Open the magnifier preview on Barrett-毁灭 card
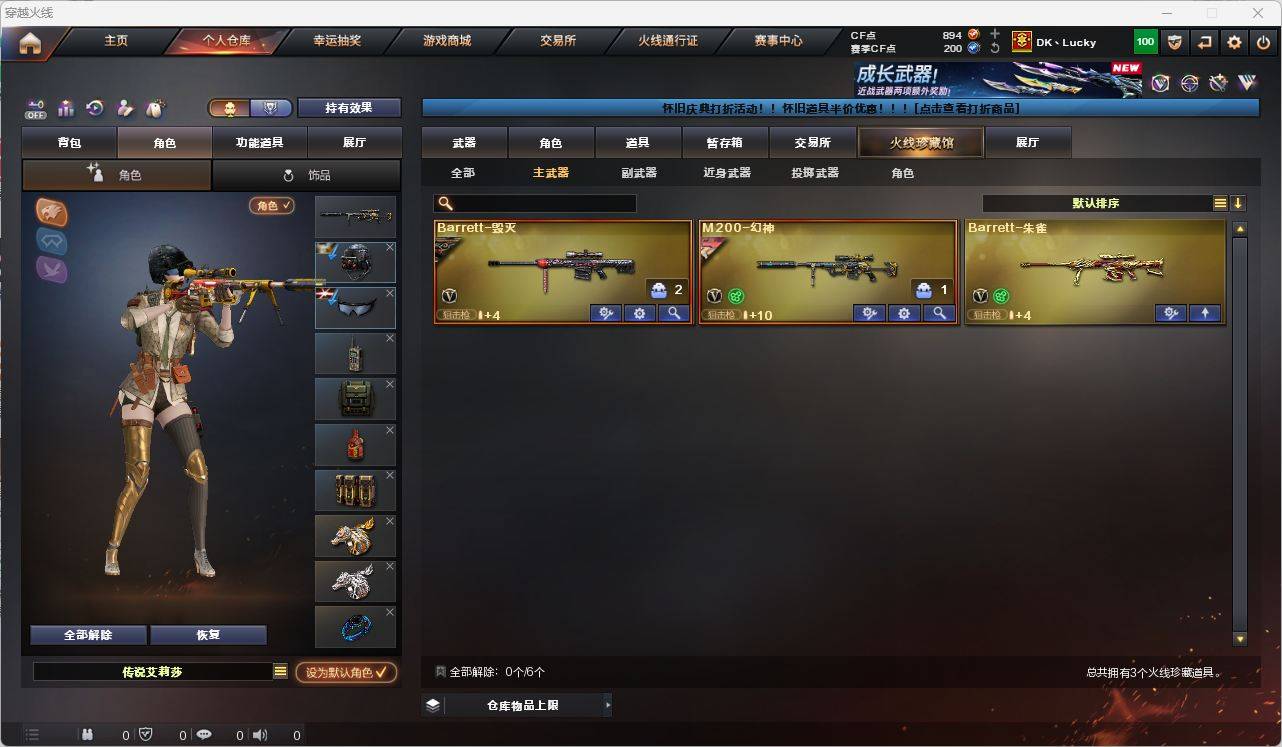 pos(673,313)
